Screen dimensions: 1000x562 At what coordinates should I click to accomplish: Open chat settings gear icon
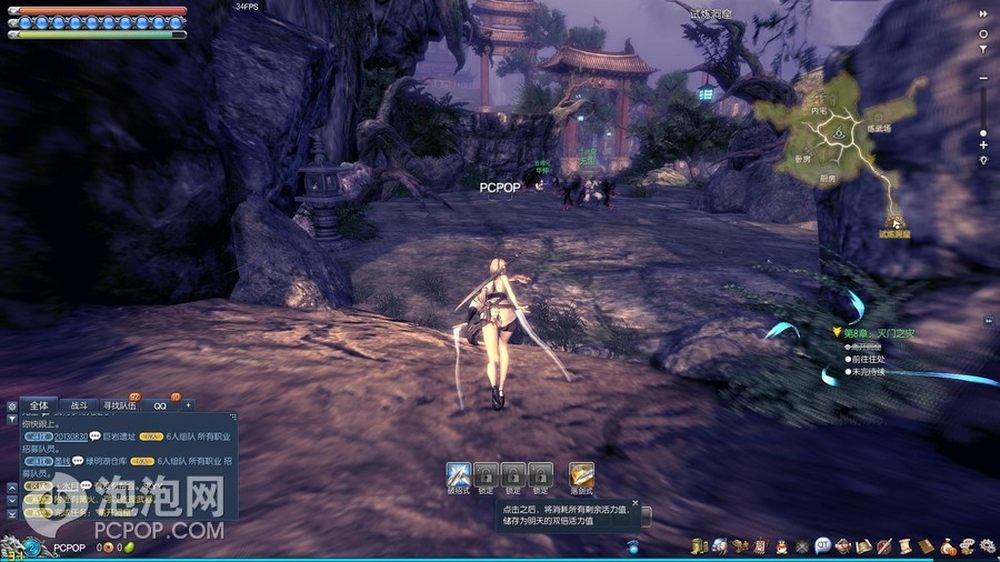point(12,406)
